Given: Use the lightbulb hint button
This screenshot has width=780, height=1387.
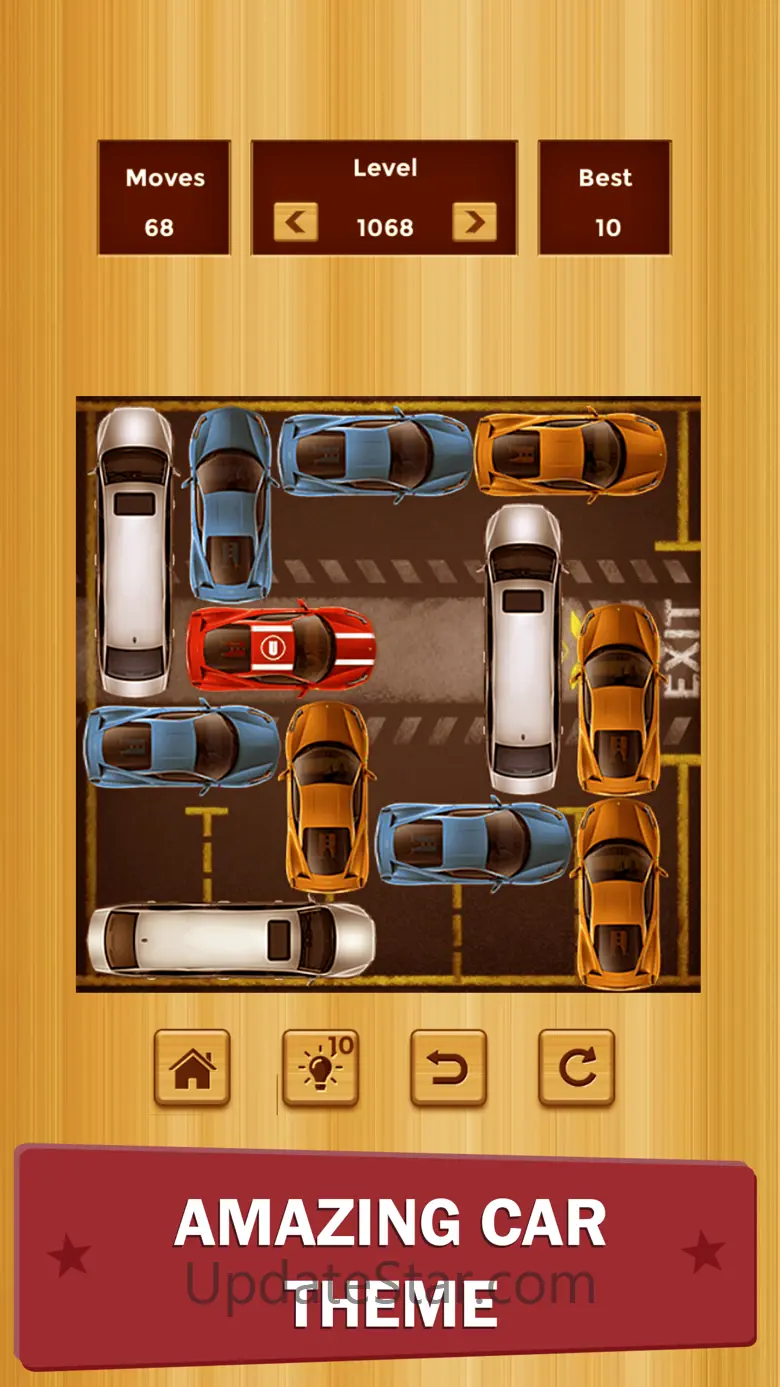Looking at the screenshot, I should pyautogui.click(x=320, y=1068).
